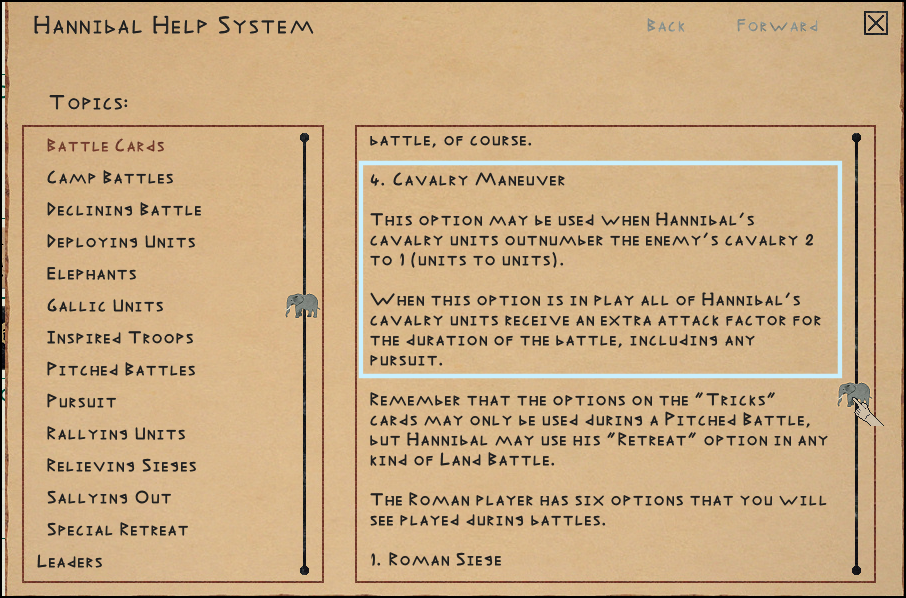Select the Pitched Battles topic
The image size is (906, 598).
click(121, 370)
